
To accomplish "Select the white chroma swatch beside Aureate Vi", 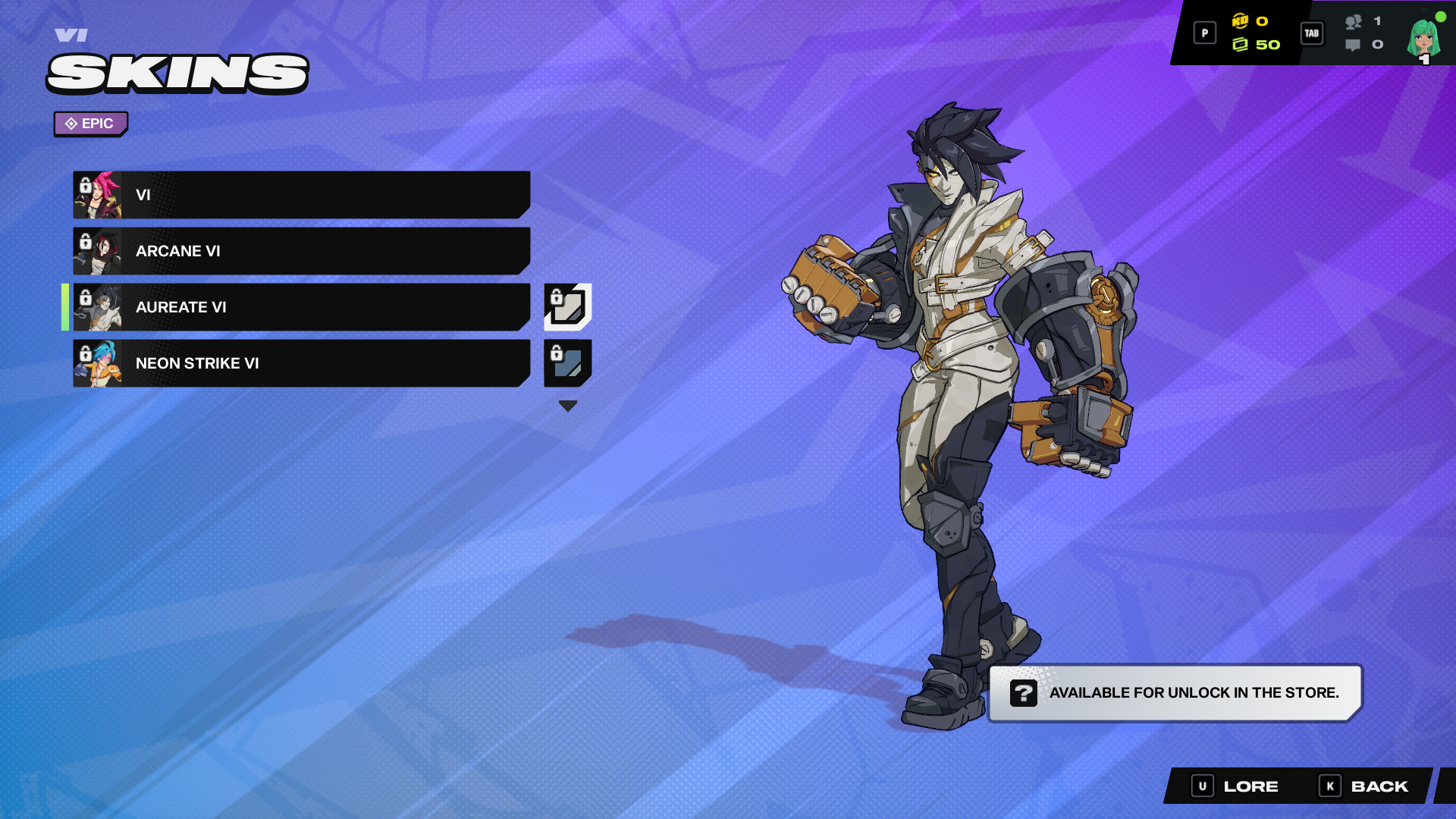I will pos(568,307).
